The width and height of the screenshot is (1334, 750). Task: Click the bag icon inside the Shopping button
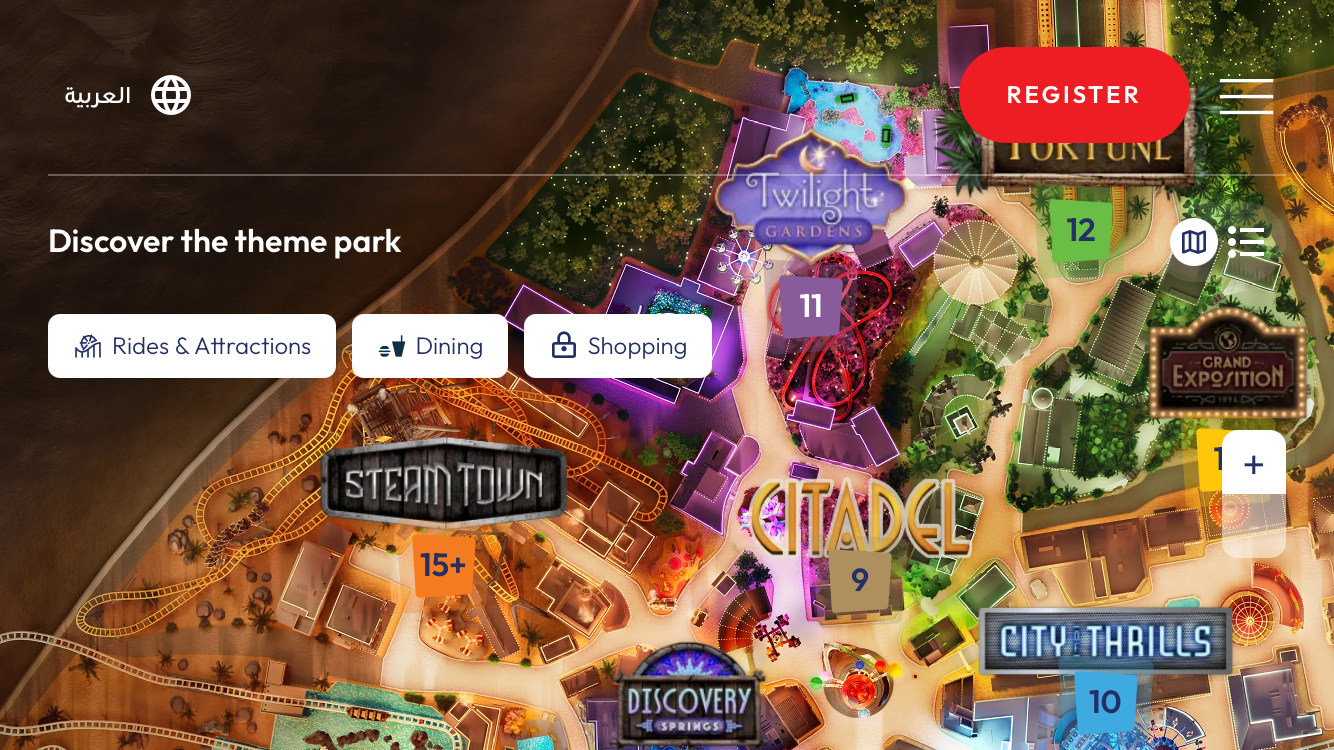[562, 344]
